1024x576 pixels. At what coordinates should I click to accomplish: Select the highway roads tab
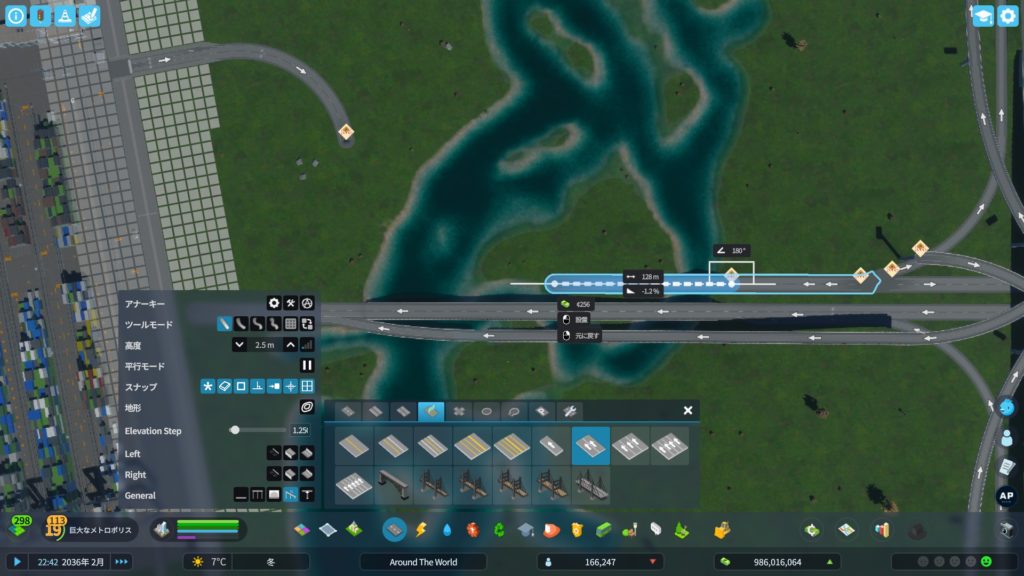[x=431, y=411]
